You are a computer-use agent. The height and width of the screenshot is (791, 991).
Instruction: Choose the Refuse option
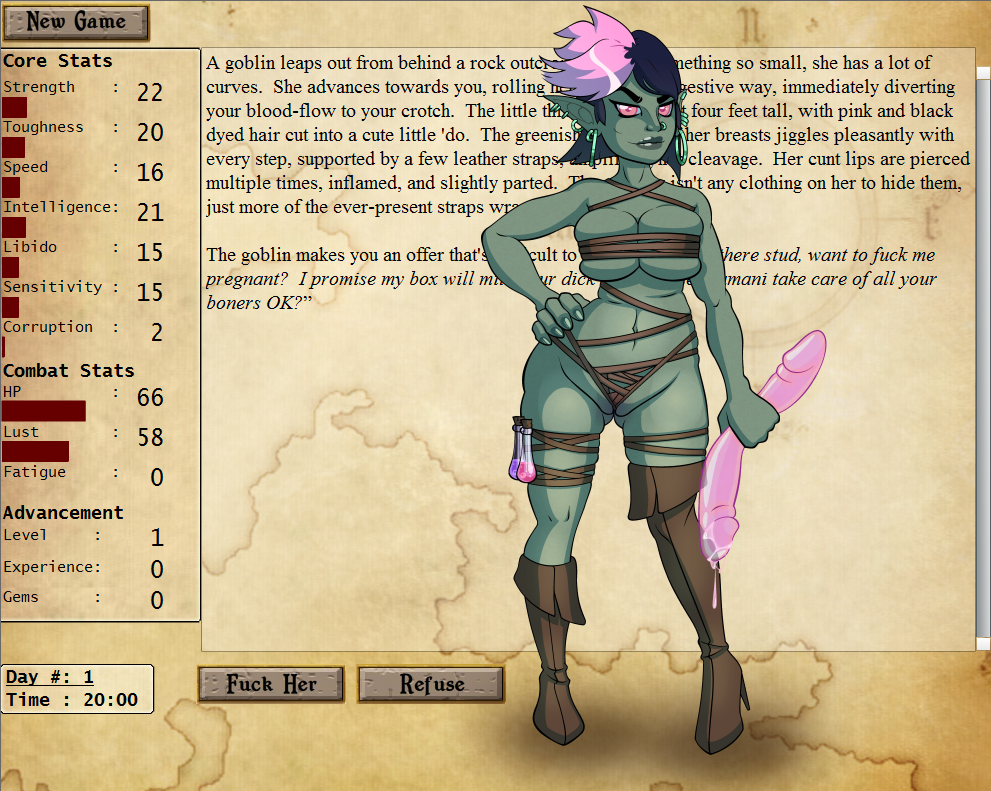[x=431, y=684]
